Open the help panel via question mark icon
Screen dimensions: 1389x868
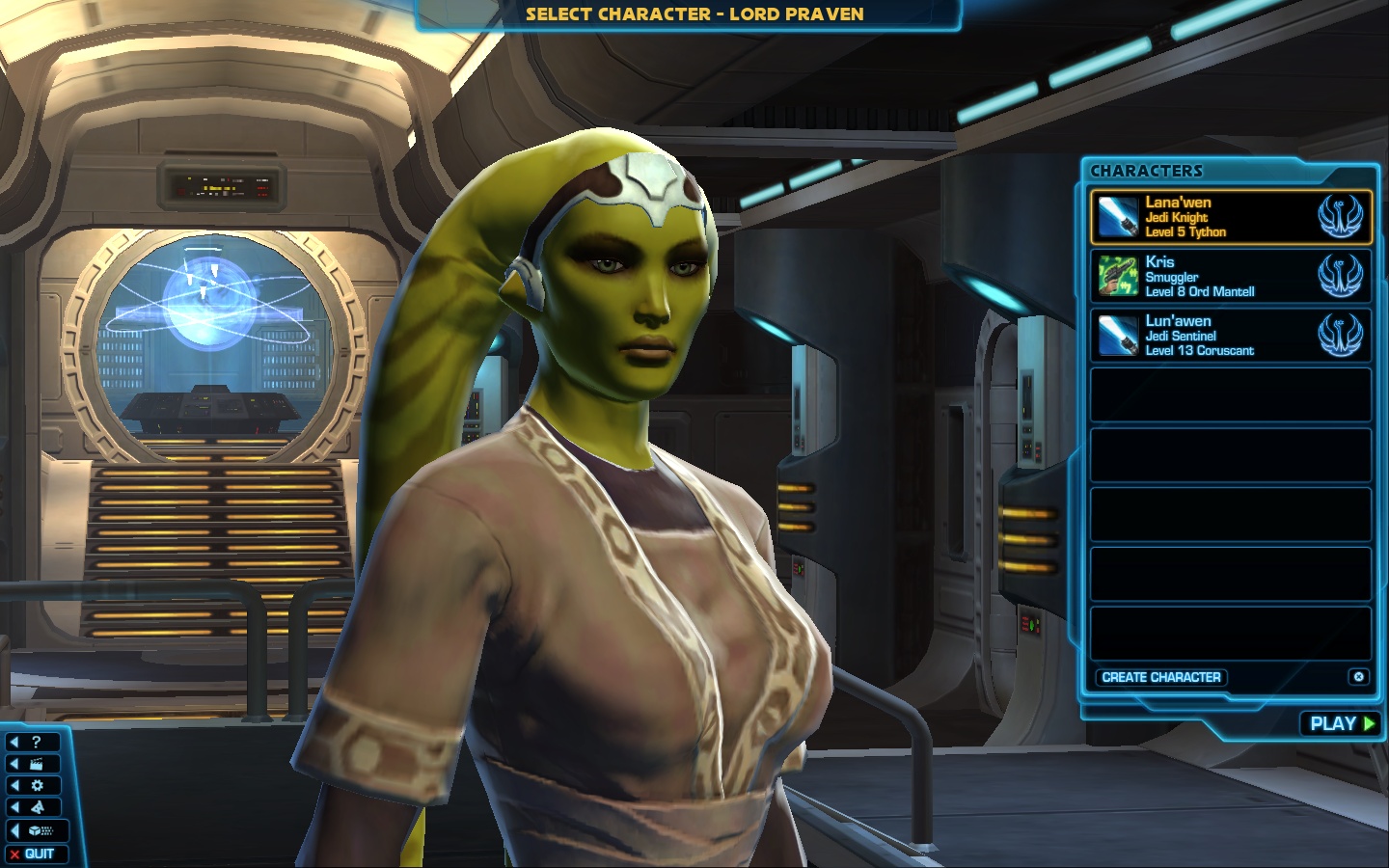[36, 741]
